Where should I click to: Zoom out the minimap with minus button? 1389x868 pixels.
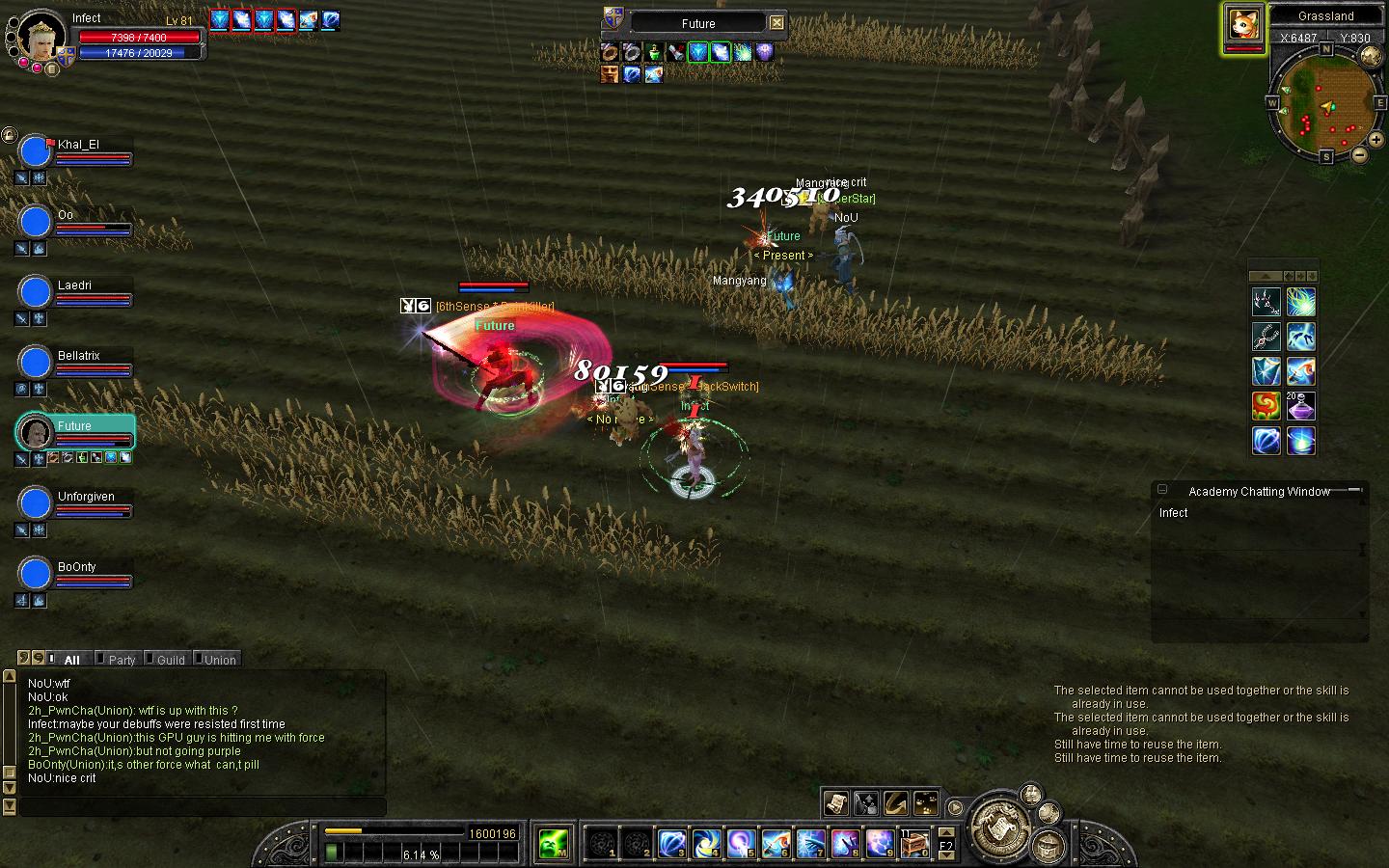(1359, 153)
